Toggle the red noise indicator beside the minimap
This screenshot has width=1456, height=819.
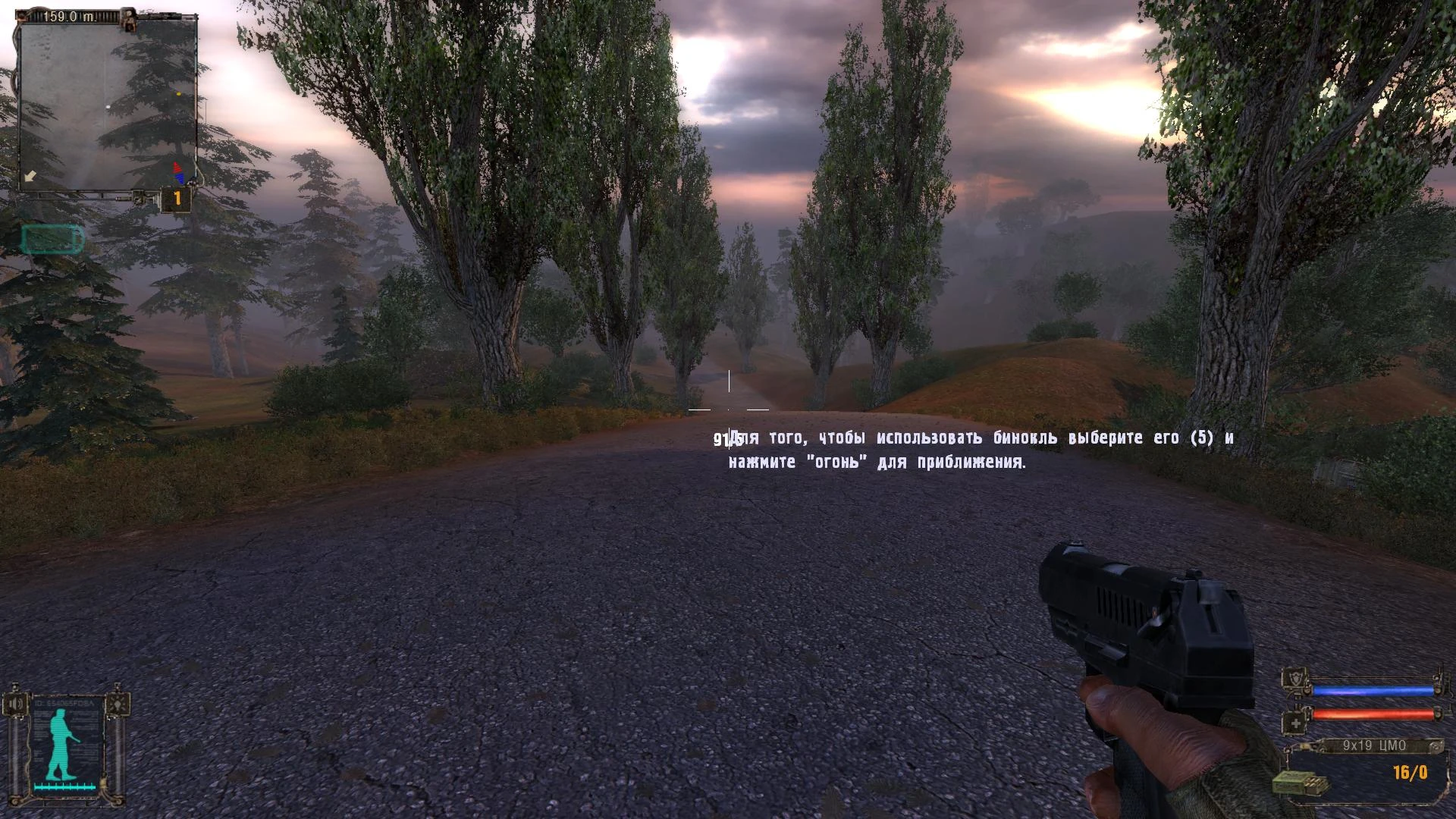coord(177,168)
